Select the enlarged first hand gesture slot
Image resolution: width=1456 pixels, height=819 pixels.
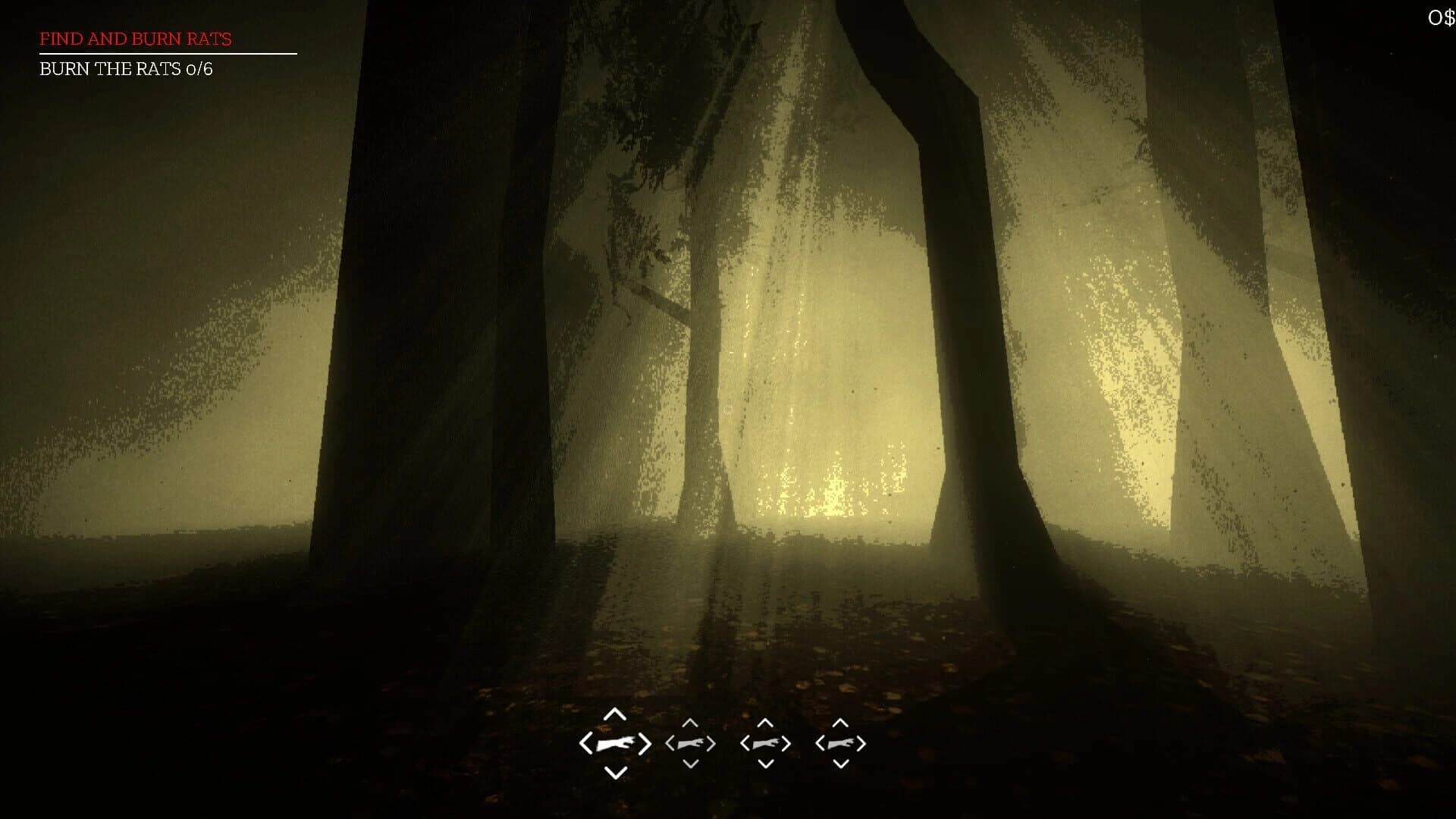616,743
